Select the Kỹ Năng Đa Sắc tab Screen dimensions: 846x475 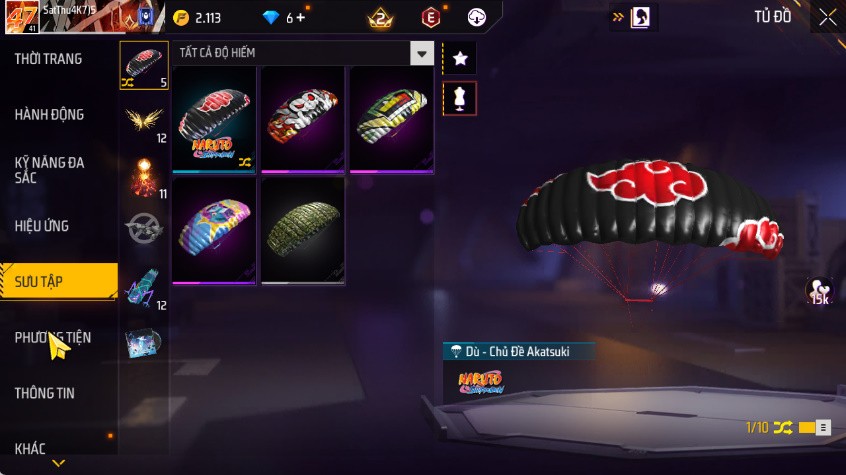(x=49, y=169)
